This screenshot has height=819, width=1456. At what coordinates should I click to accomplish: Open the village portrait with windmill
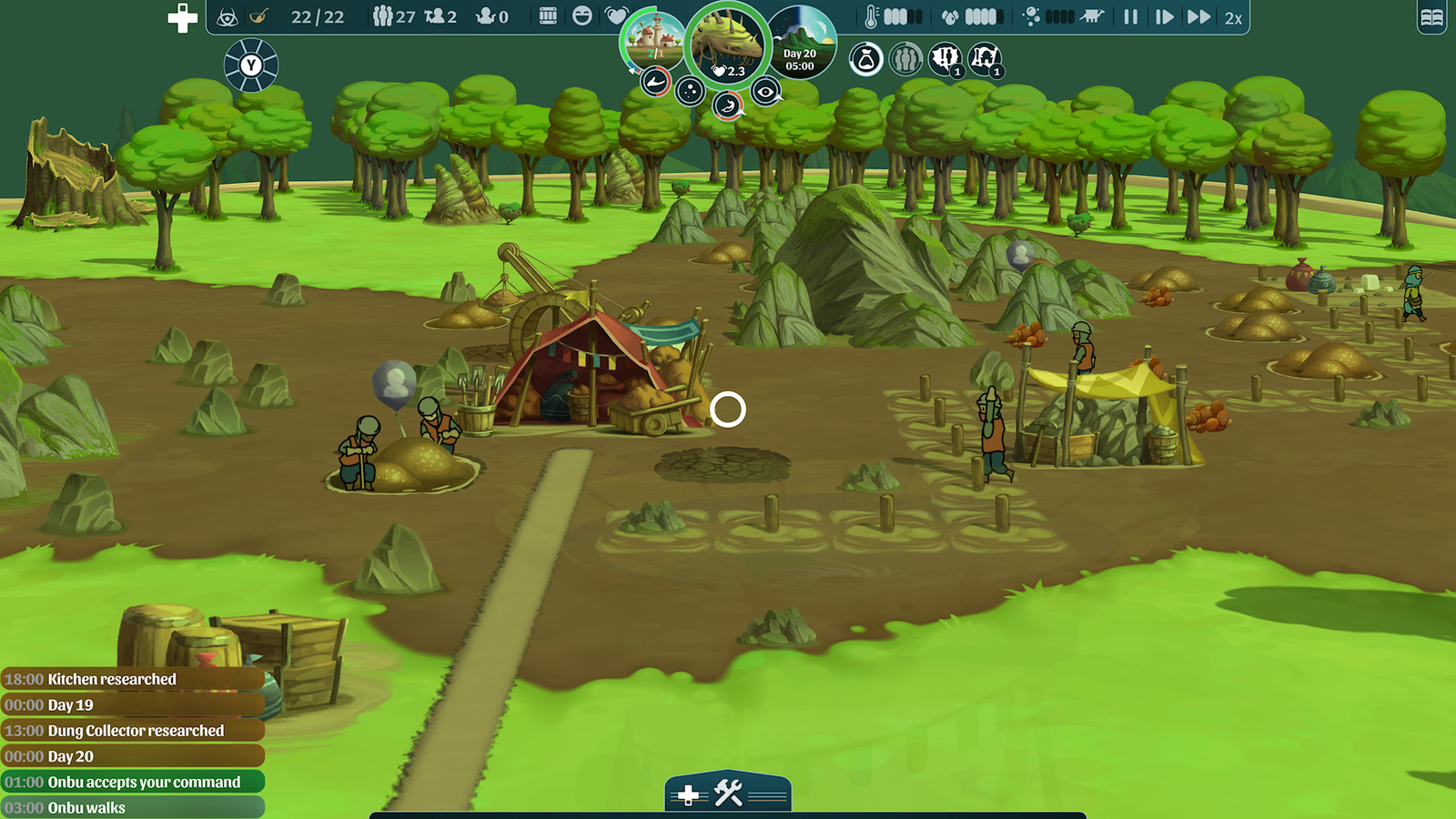coord(652,40)
